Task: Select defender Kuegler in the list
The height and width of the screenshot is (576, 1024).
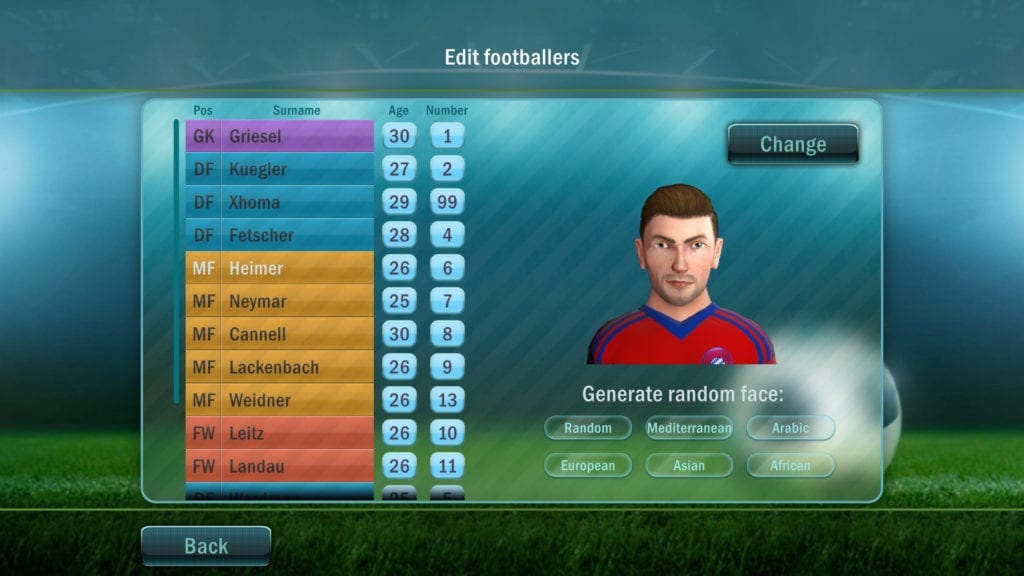Action: (280, 169)
